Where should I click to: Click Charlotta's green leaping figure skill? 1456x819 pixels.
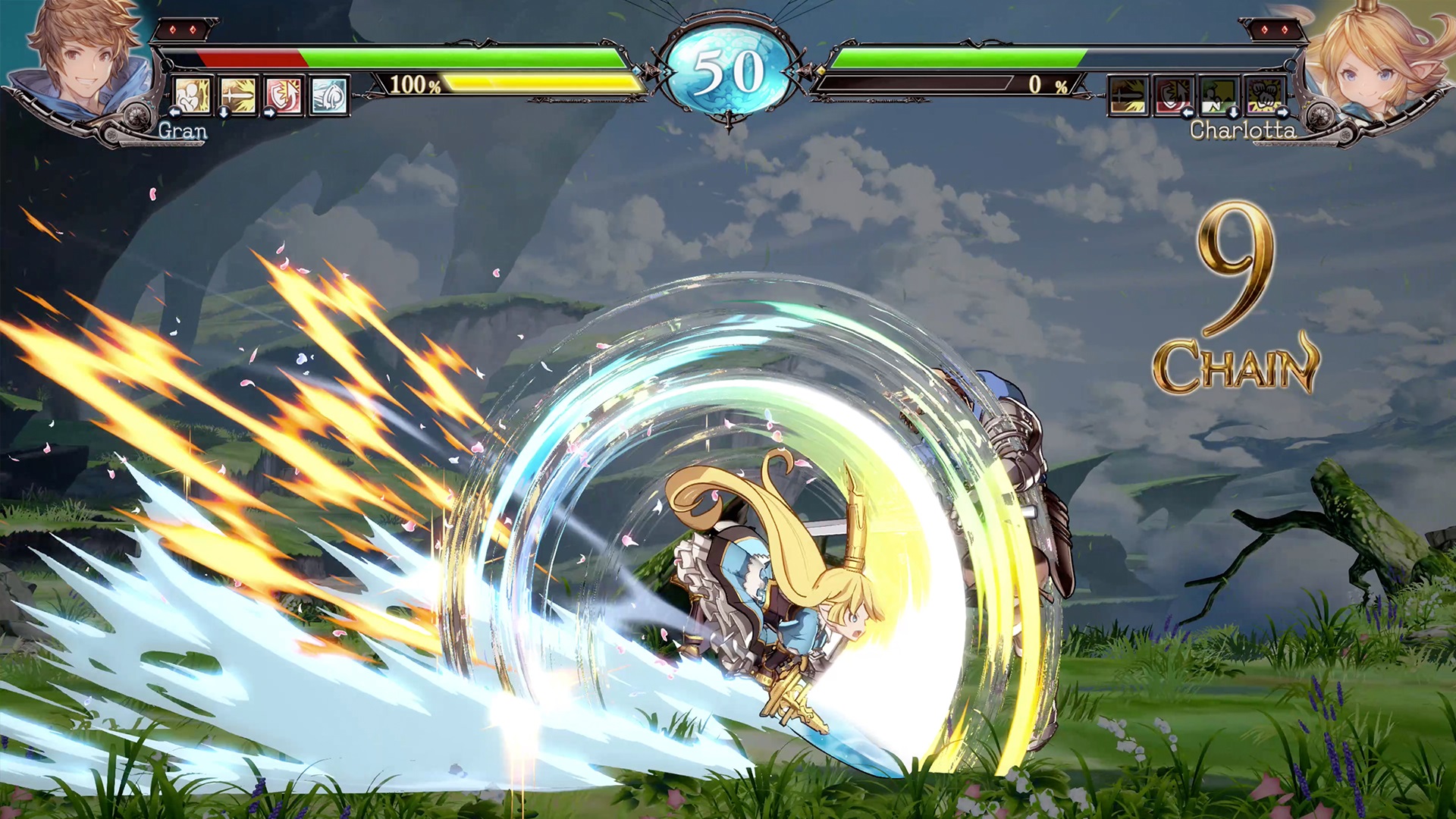[1219, 96]
